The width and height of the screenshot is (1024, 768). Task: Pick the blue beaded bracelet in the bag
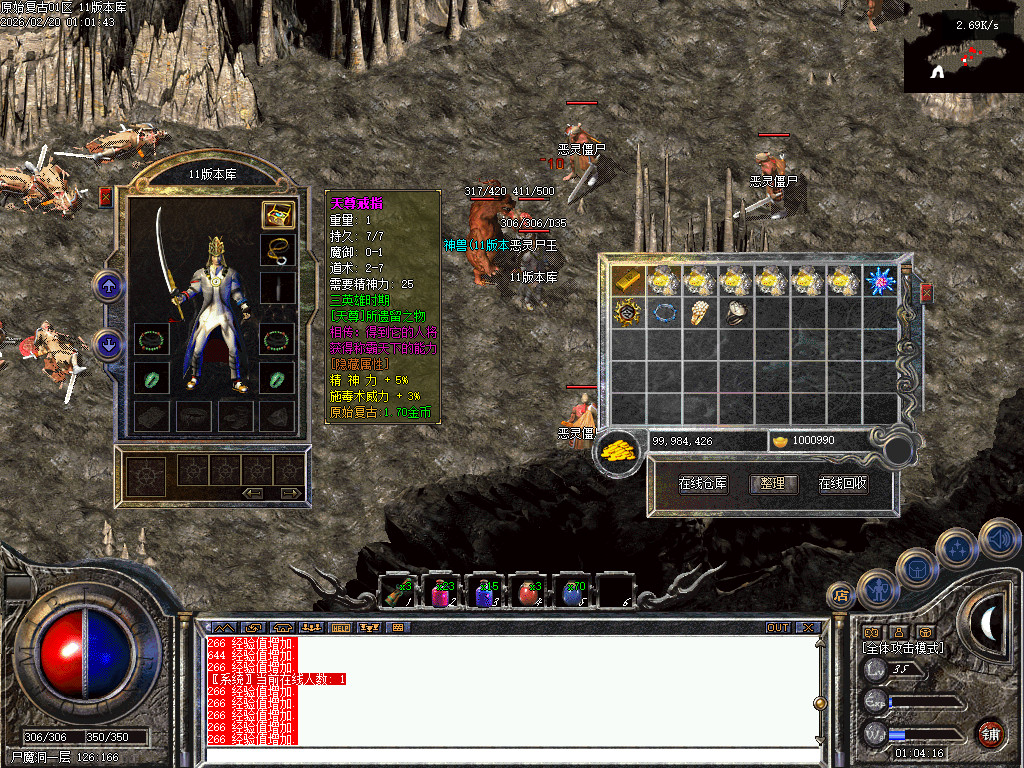664,313
